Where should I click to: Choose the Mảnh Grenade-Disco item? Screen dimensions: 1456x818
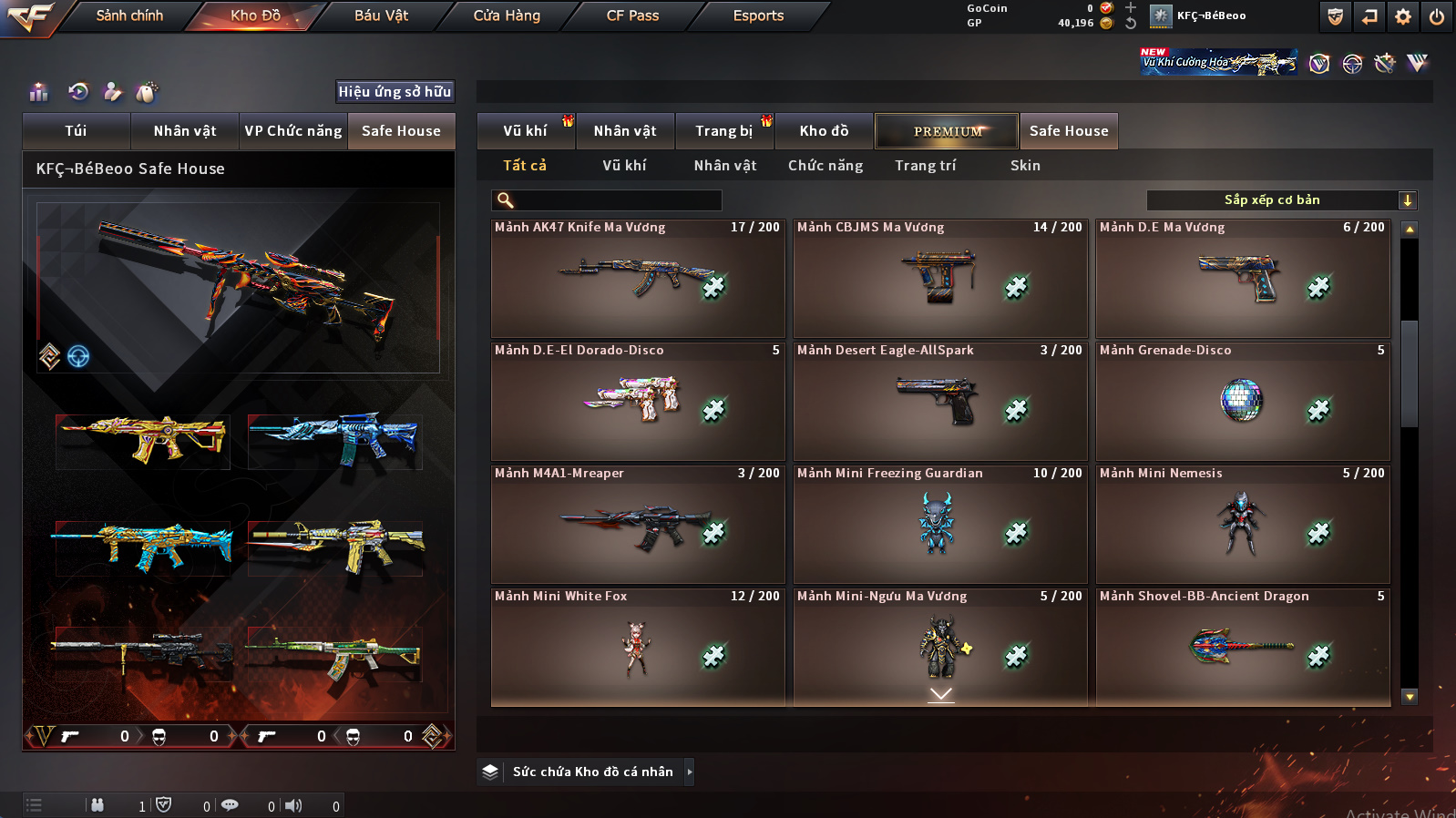1242,402
